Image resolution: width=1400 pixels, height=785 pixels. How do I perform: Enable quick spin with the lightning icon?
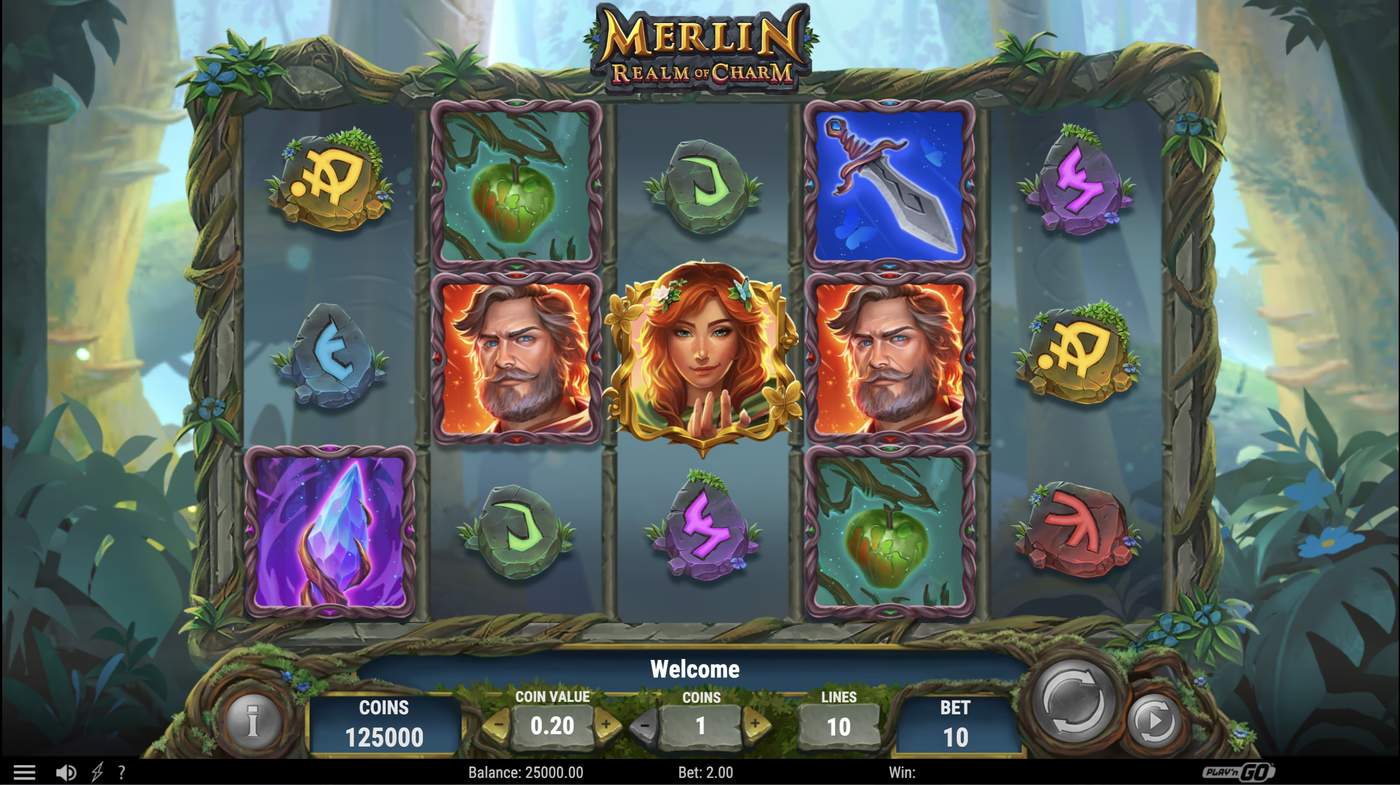click(x=96, y=771)
